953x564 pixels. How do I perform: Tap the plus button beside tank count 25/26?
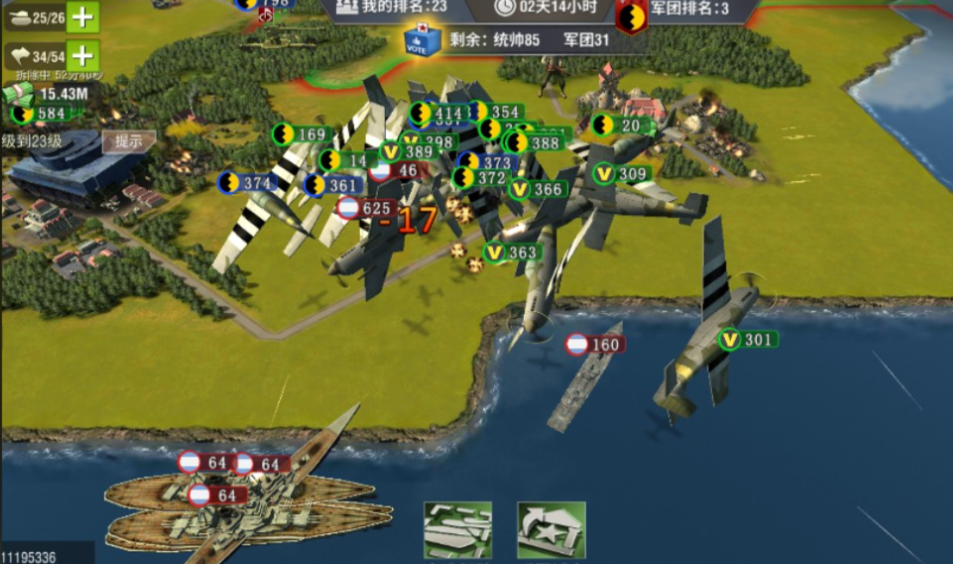[x=84, y=17]
